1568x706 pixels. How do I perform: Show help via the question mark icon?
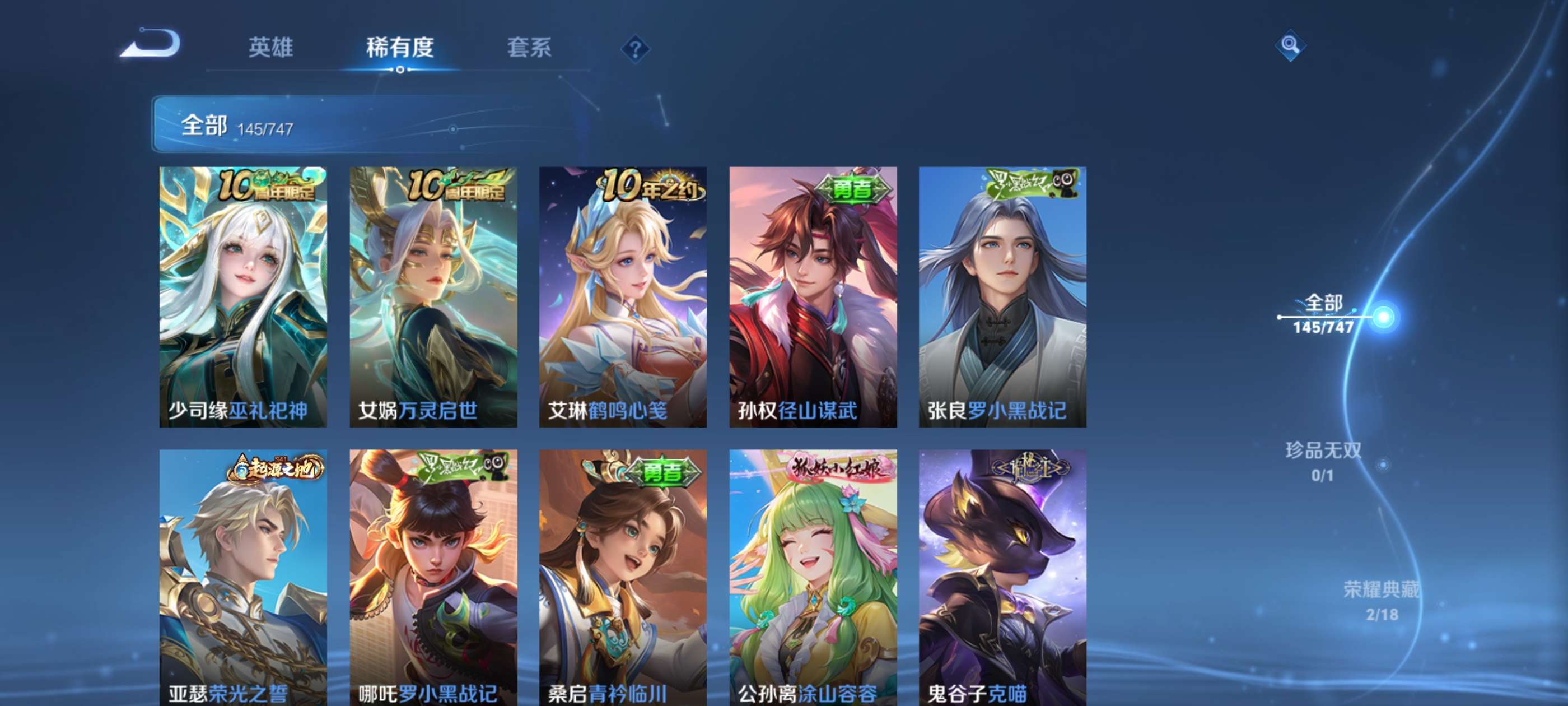point(635,49)
